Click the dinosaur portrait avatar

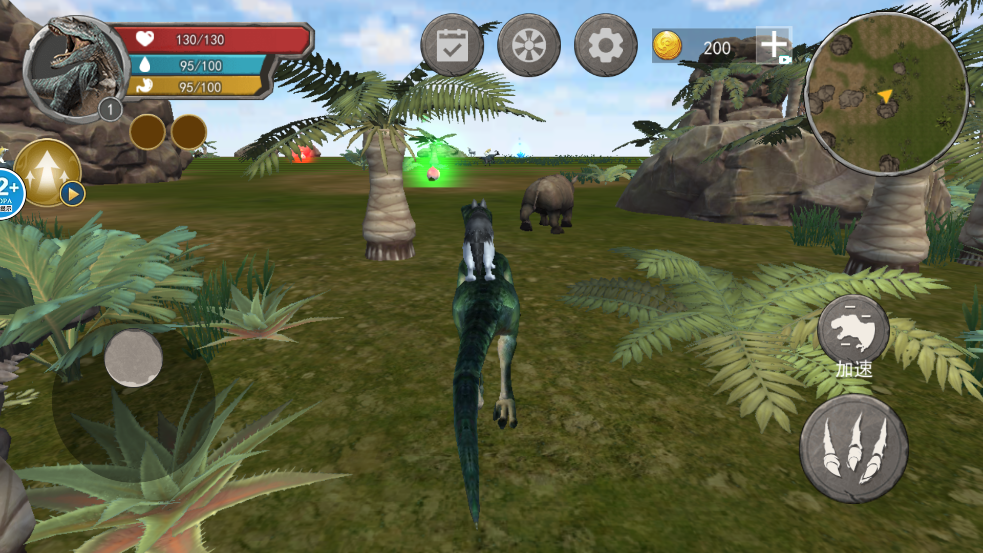tap(70, 67)
